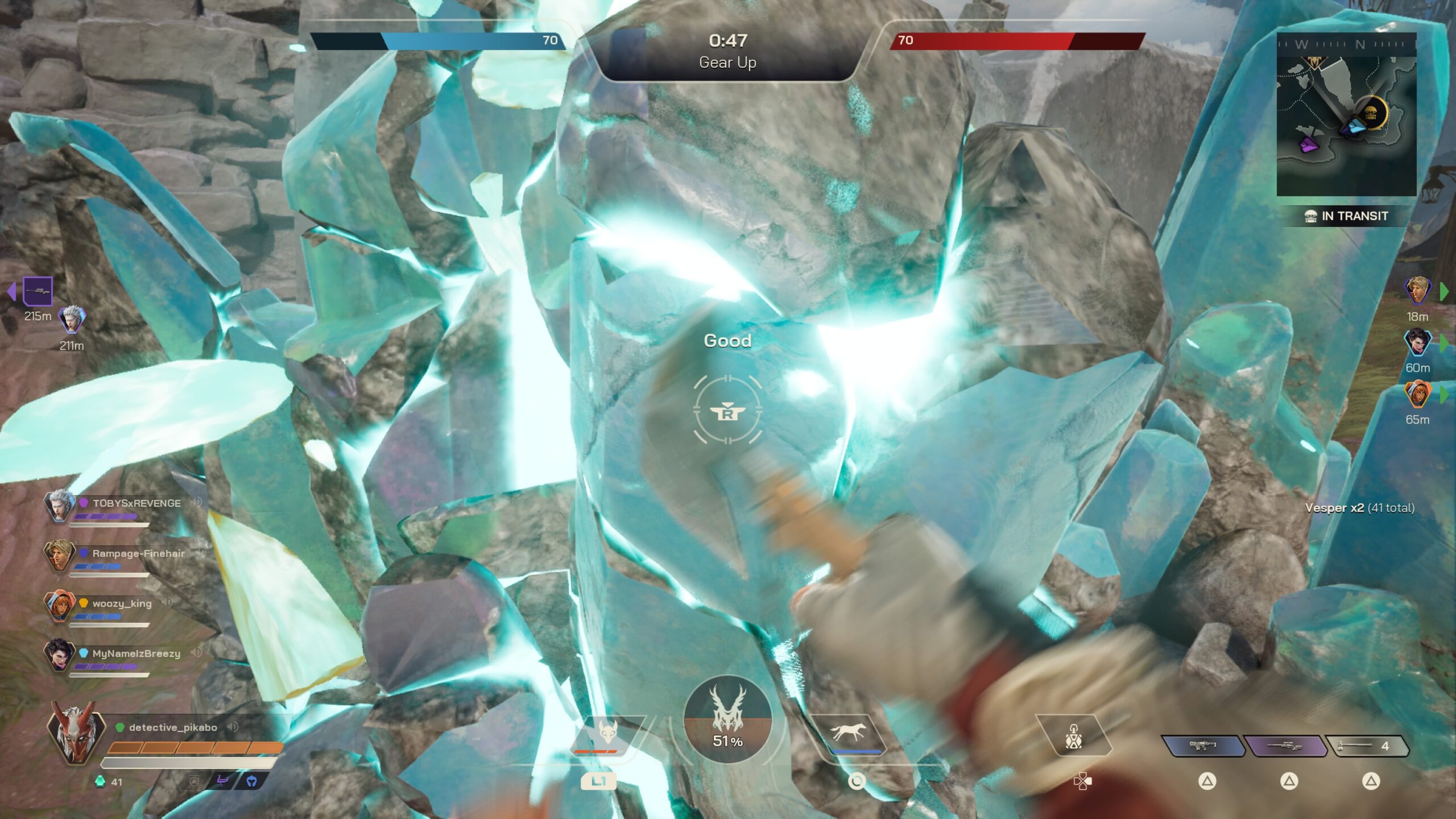The height and width of the screenshot is (819, 1456).
Task: Click woozy_king's portrait in the squad list
Action: click(x=59, y=604)
